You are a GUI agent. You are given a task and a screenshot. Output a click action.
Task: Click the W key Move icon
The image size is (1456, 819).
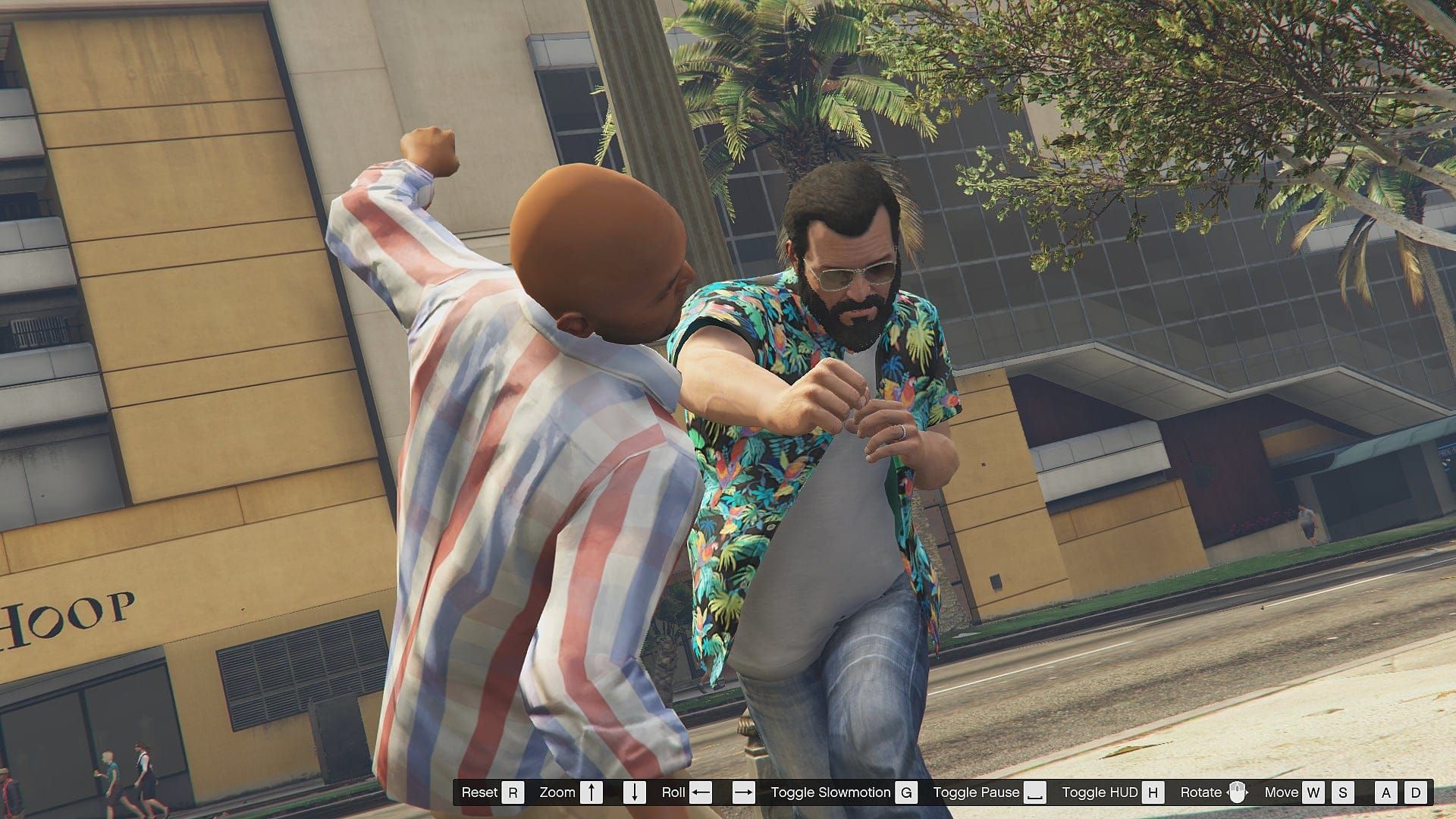1313,793
